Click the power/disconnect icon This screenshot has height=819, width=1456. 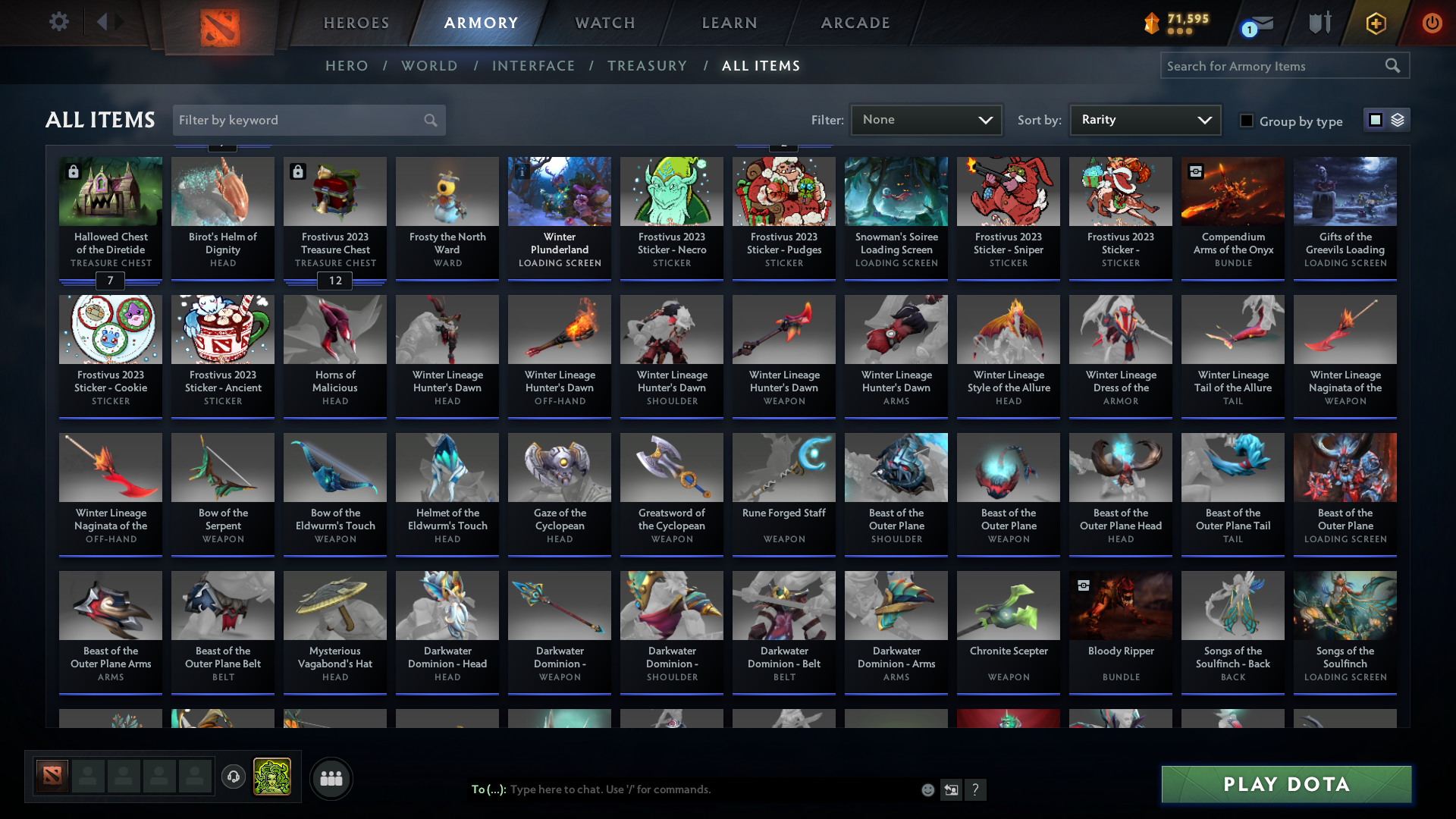1432,23
